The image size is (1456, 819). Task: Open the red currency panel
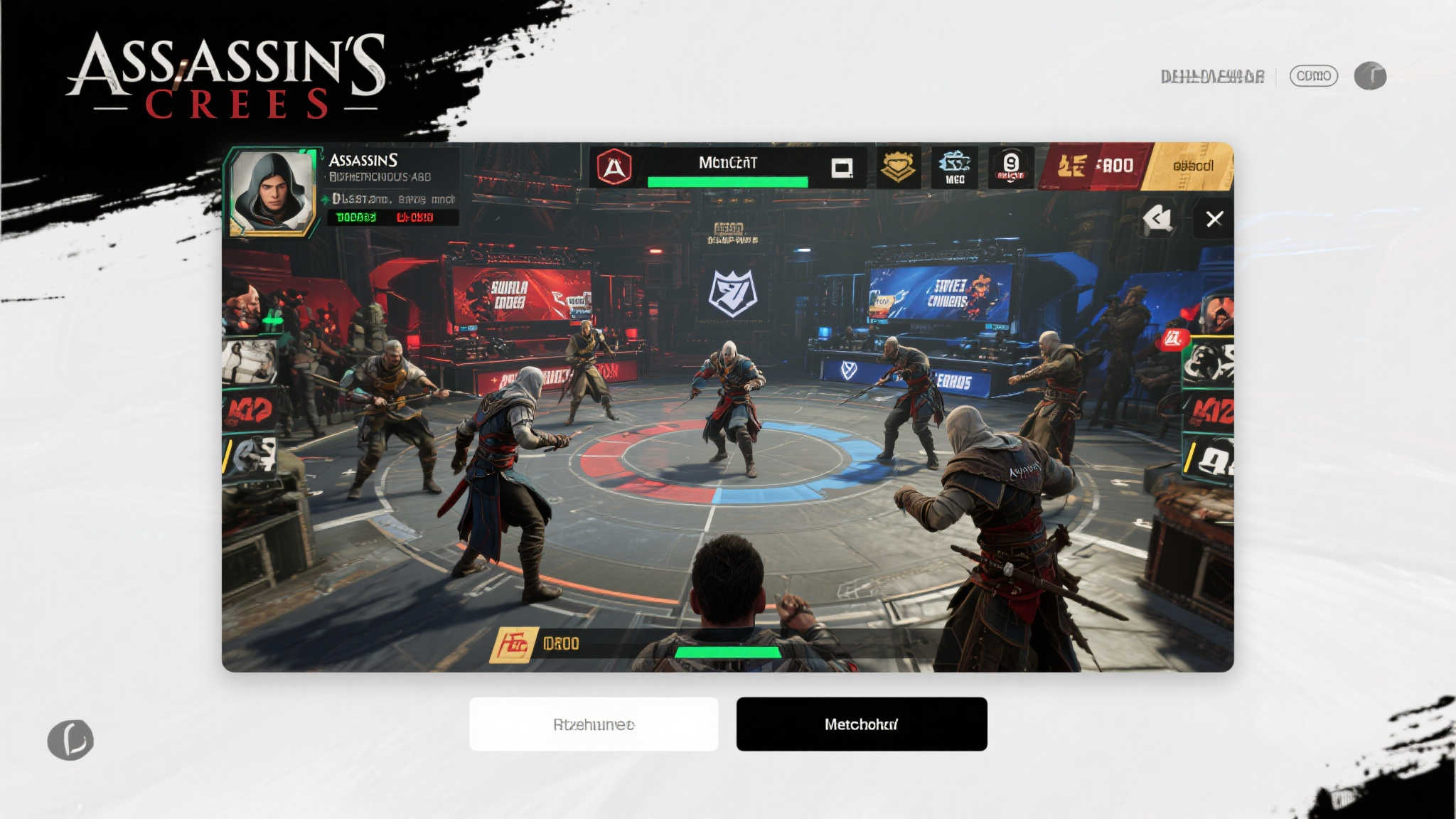click(1093, 166)
